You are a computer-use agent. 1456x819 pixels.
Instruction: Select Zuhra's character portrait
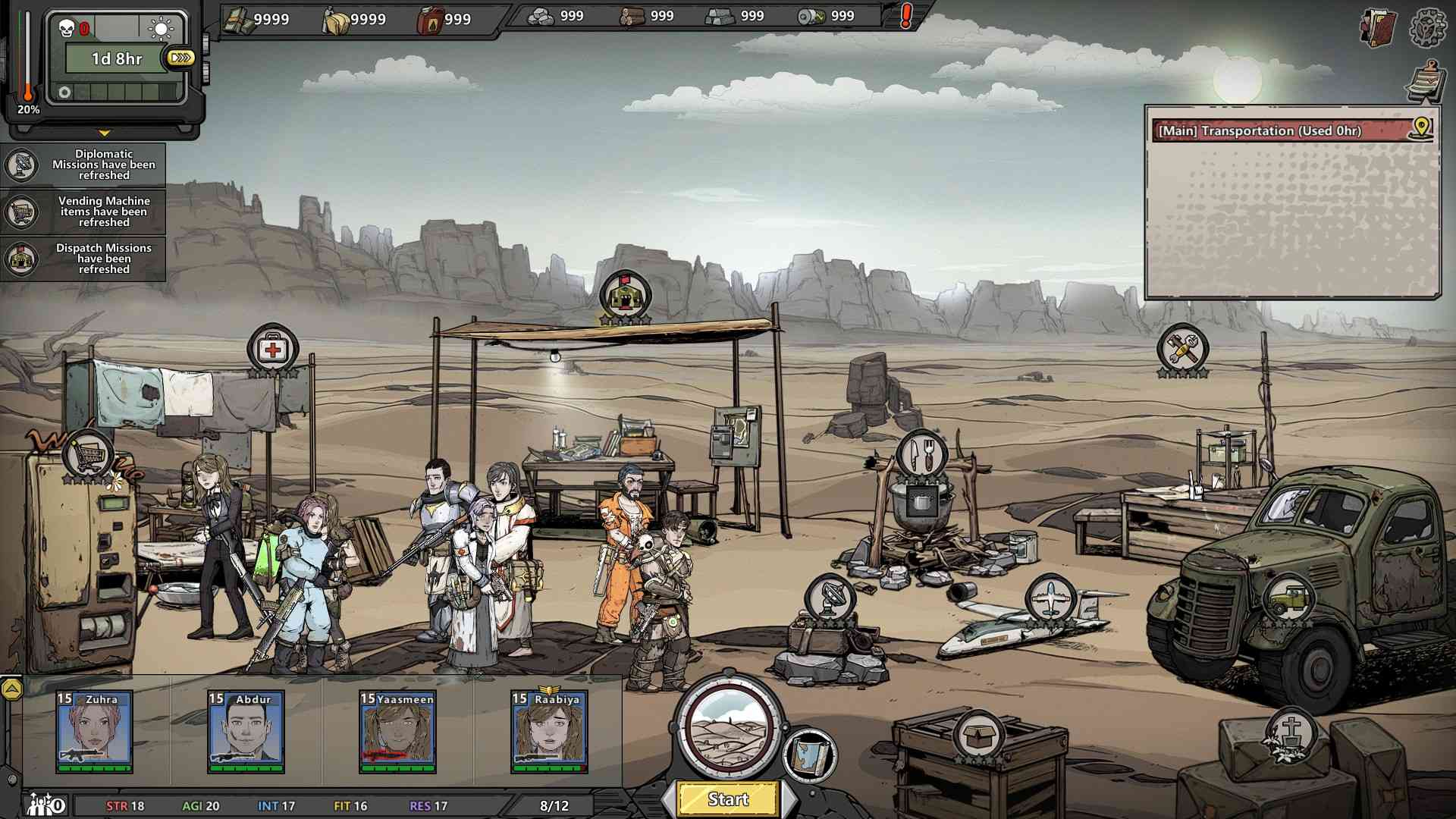(95, 732)
